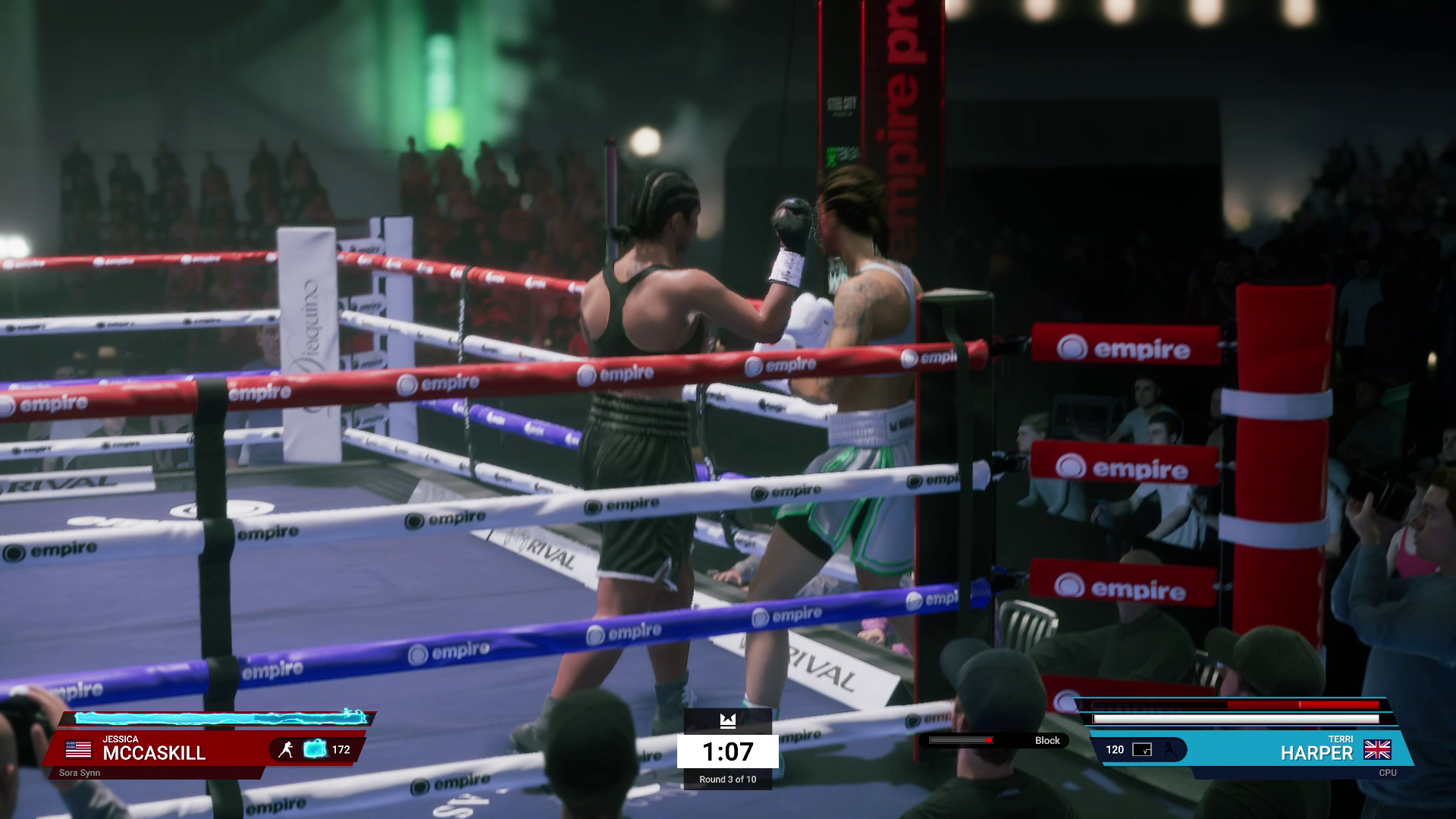Toggle the Block indicator label
The width and height of the screenshot is (1456, 819).
click(1049, 741)
